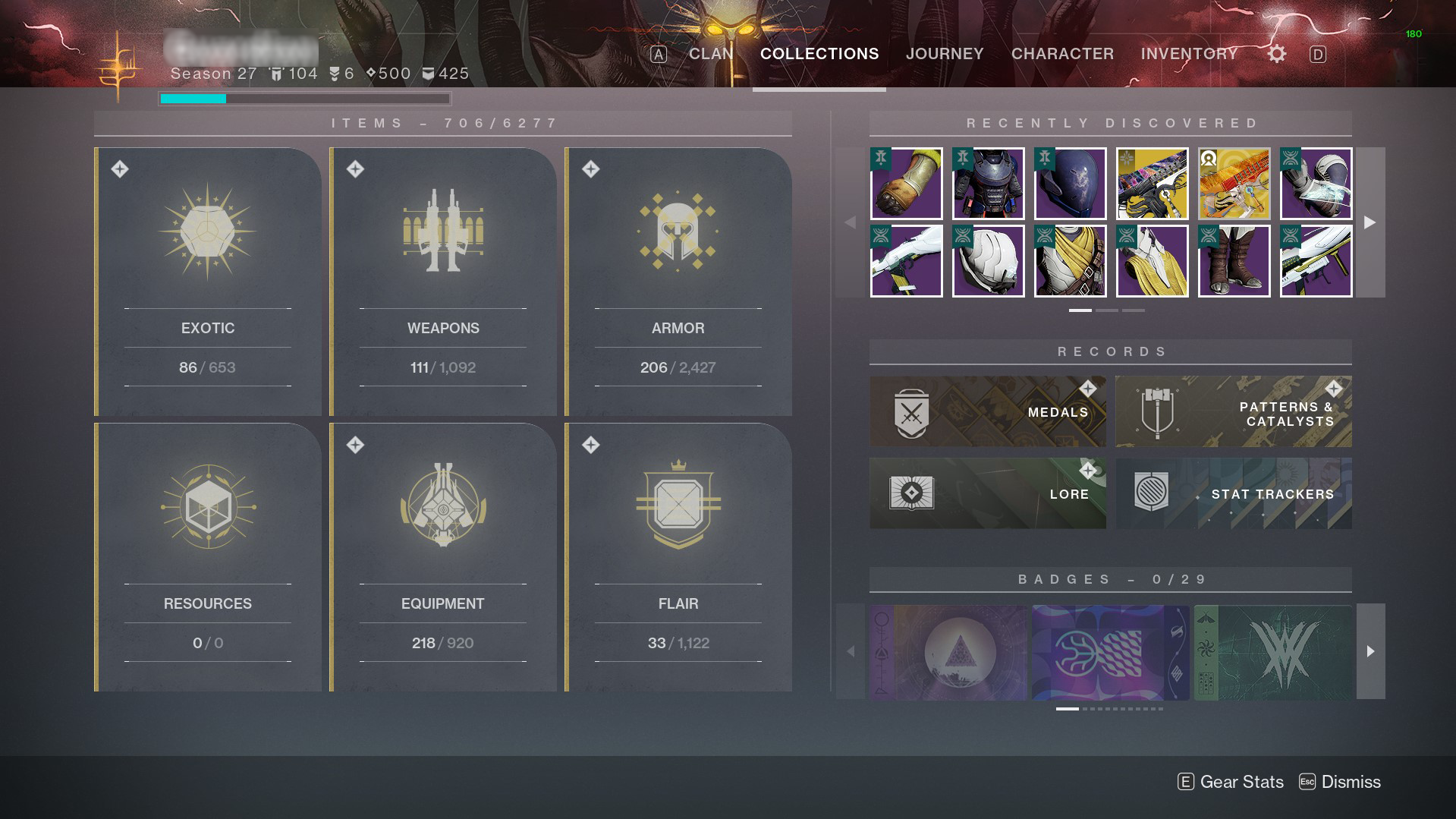Browse the Weapons collection
The height and width of the screenshot is (819, 1456).
pos(443,282)
